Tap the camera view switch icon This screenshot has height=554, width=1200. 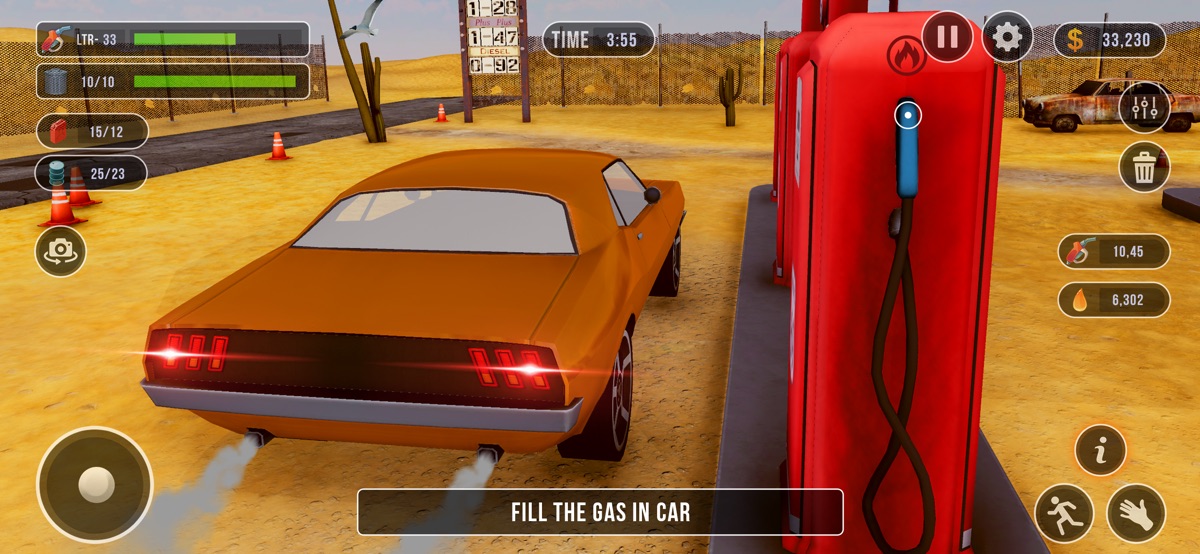point(61,251)
